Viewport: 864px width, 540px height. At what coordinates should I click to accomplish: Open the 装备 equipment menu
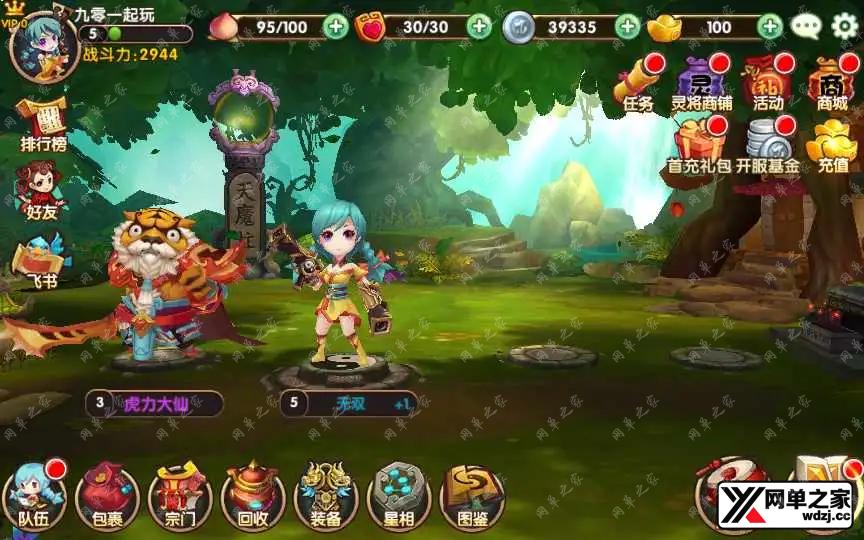coord(326,496)
